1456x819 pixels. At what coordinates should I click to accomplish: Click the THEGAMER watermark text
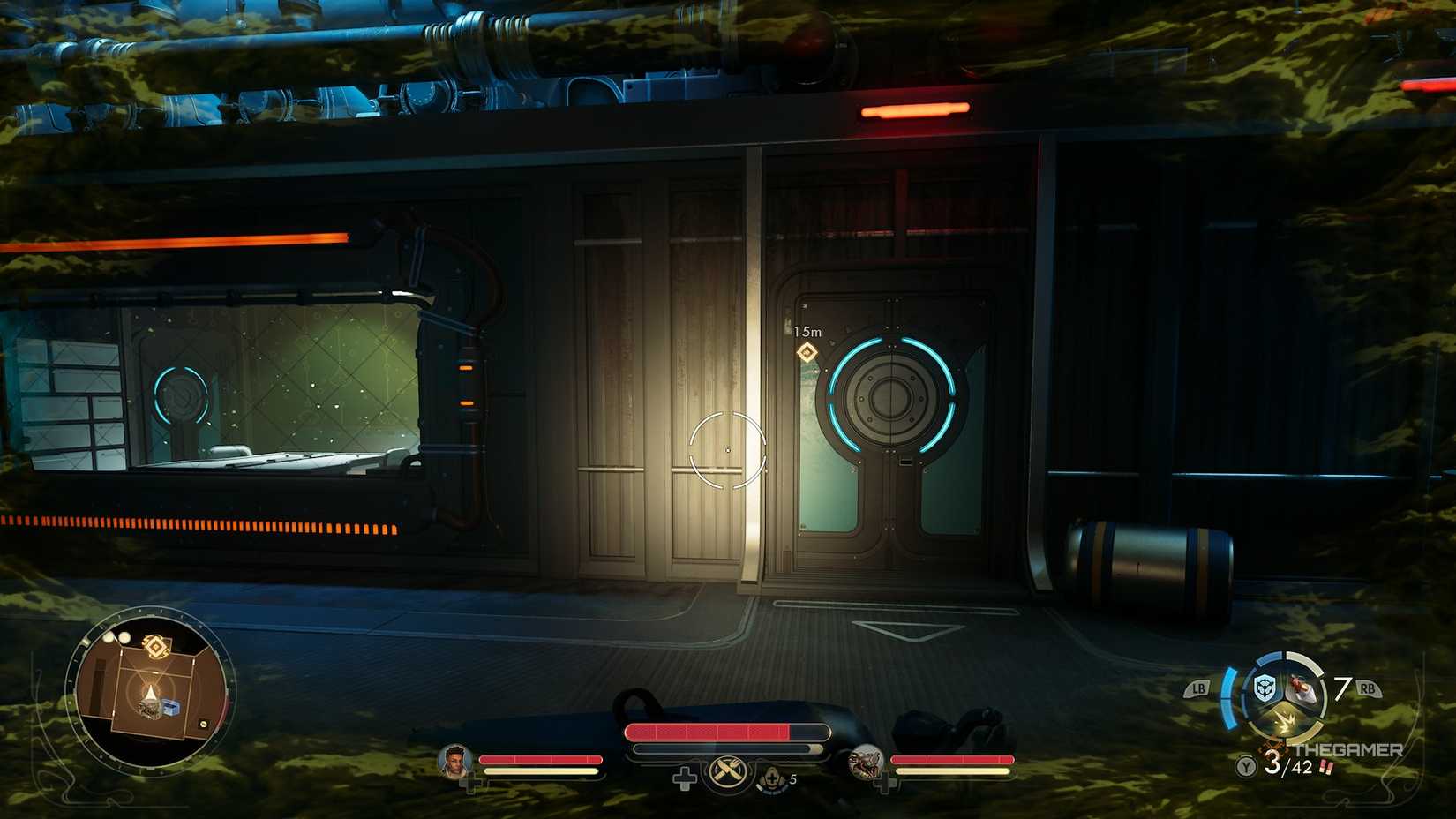tap(1347, 749)
